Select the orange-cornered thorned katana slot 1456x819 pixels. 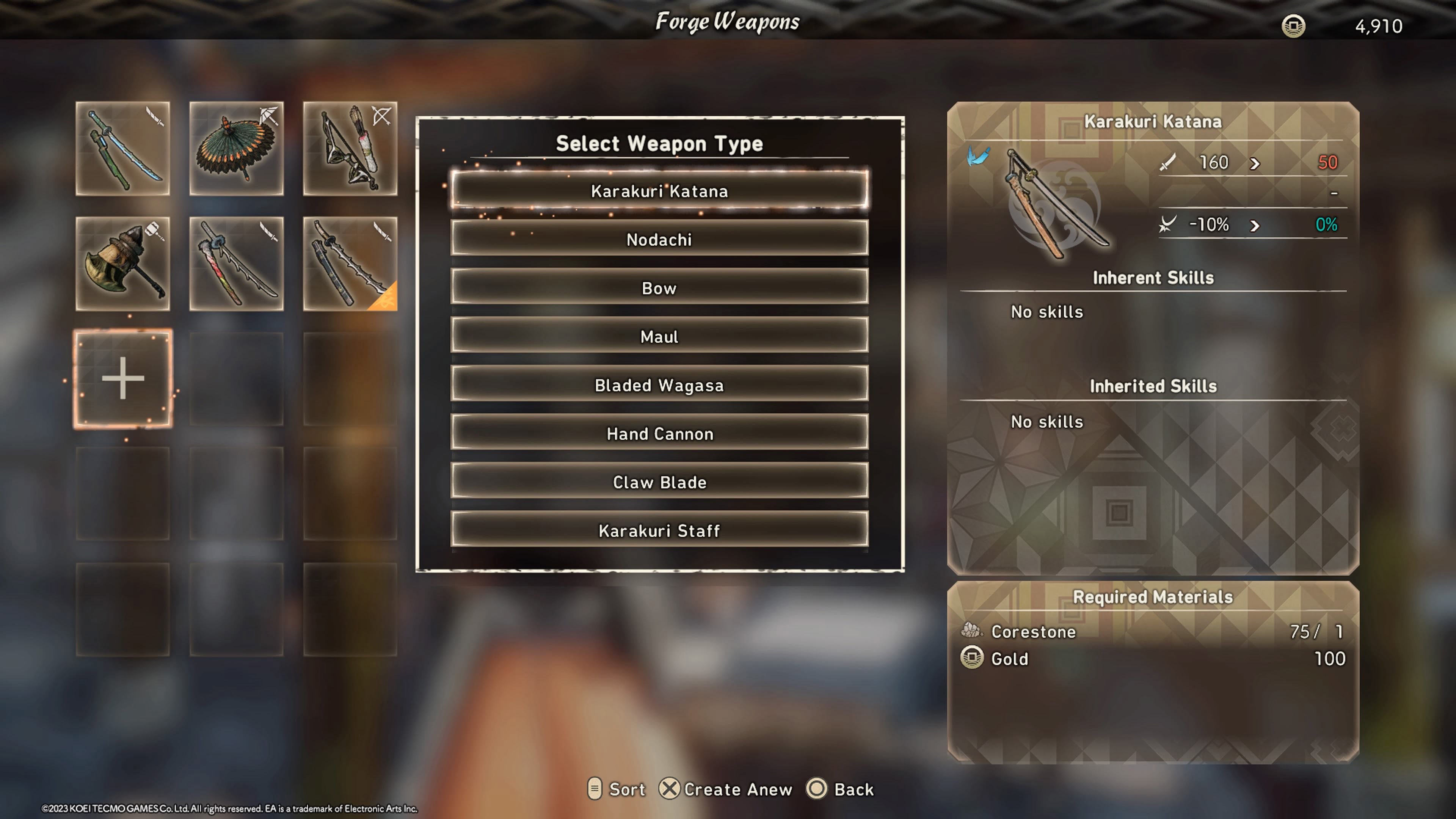pyautogui.click(x=350, y=264)
